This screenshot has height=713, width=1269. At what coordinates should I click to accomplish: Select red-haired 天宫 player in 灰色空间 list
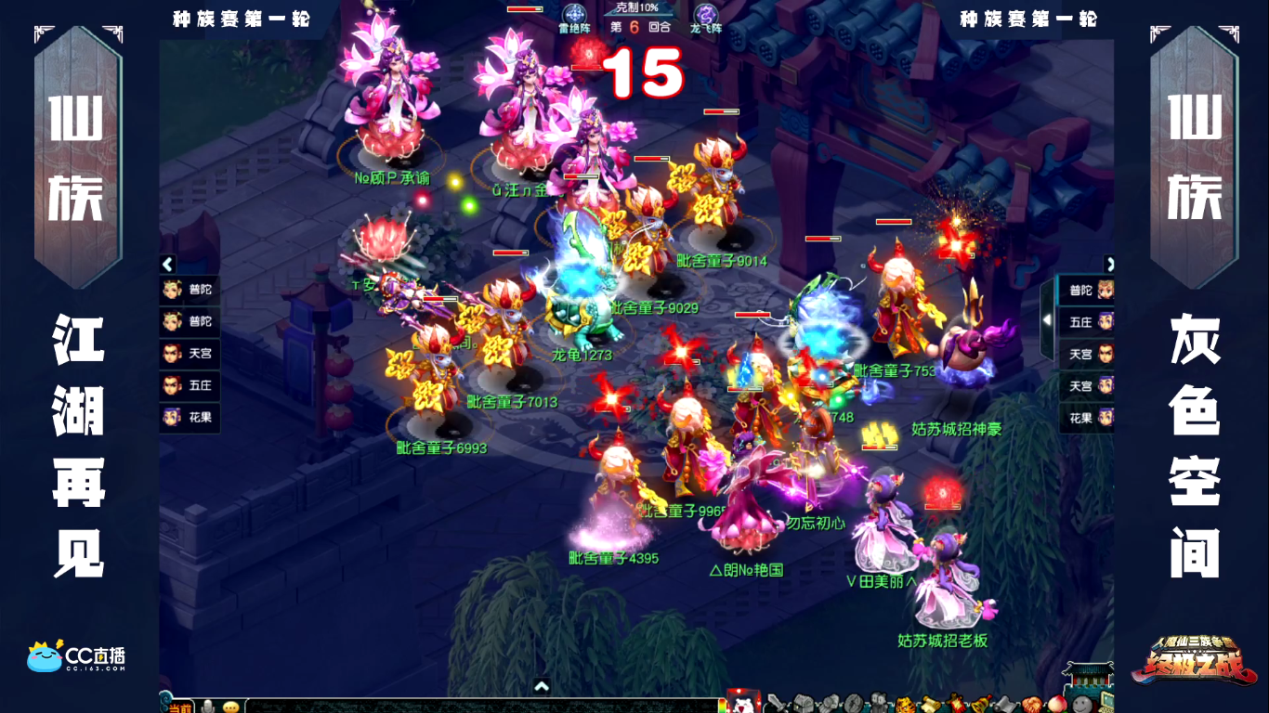pos(1090,355)
